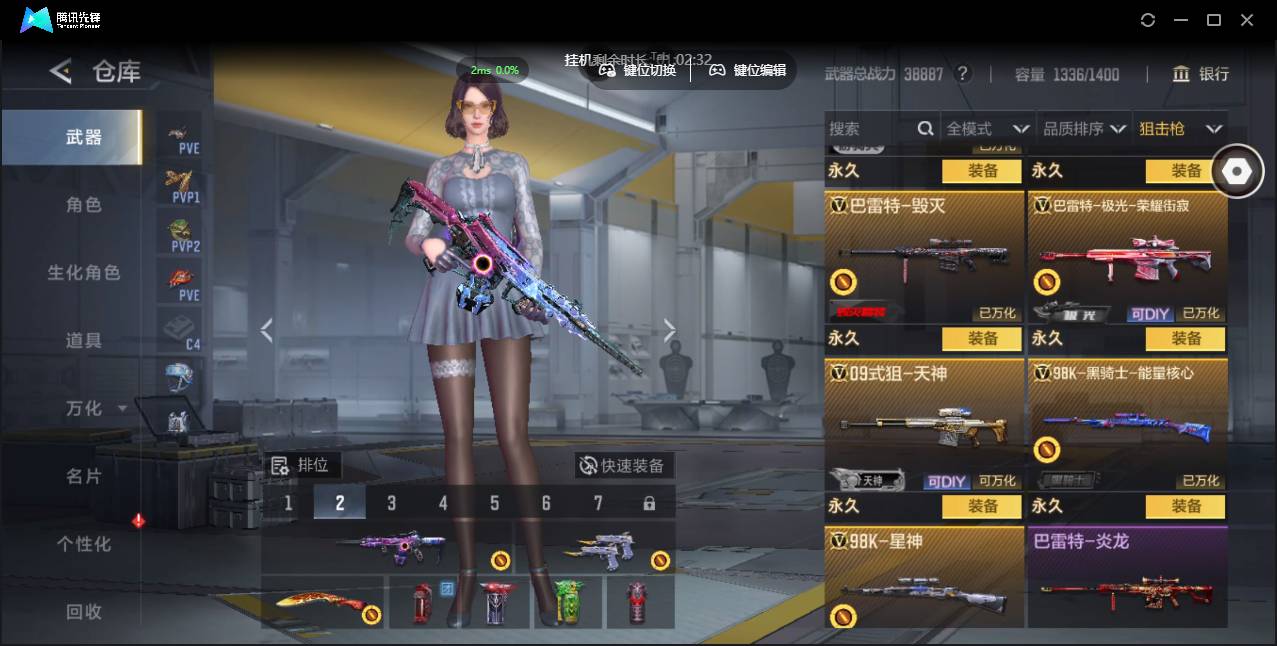Switch to the 个性化 tab
The image size is (1277, 646).
click(x=84, y=544)
